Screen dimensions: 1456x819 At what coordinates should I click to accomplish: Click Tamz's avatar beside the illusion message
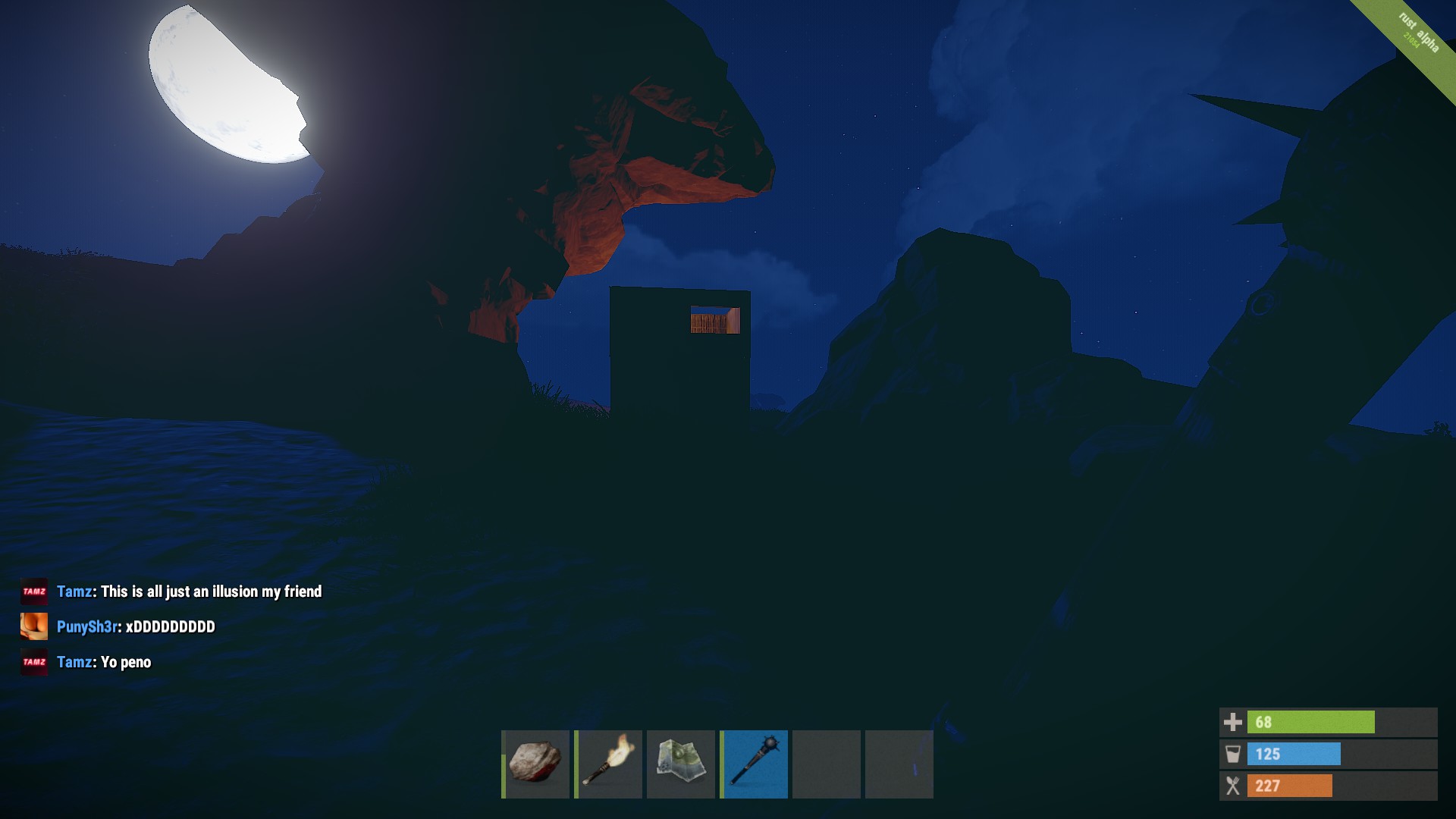(x=34, y=591)
